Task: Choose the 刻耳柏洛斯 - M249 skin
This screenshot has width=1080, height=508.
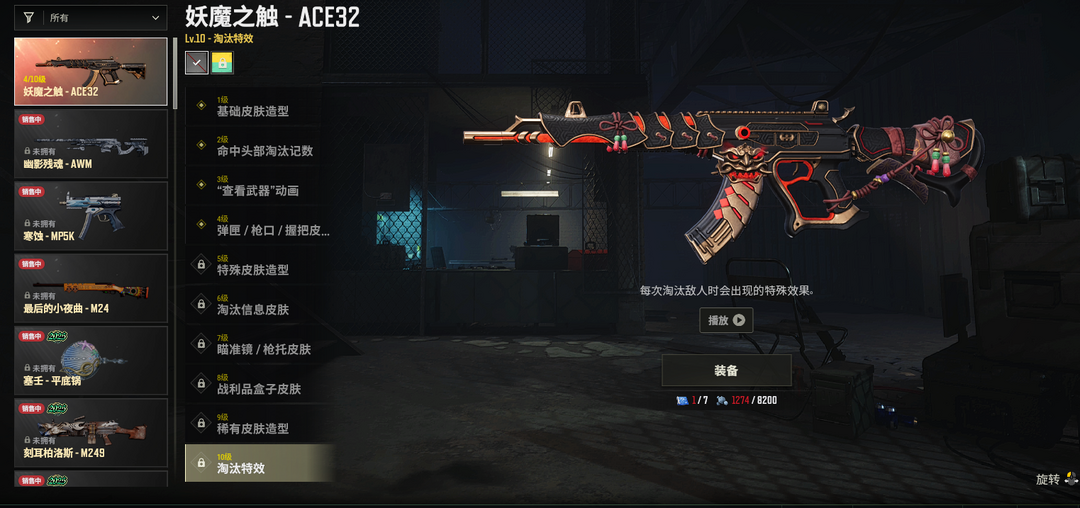Action: [91, 434]
